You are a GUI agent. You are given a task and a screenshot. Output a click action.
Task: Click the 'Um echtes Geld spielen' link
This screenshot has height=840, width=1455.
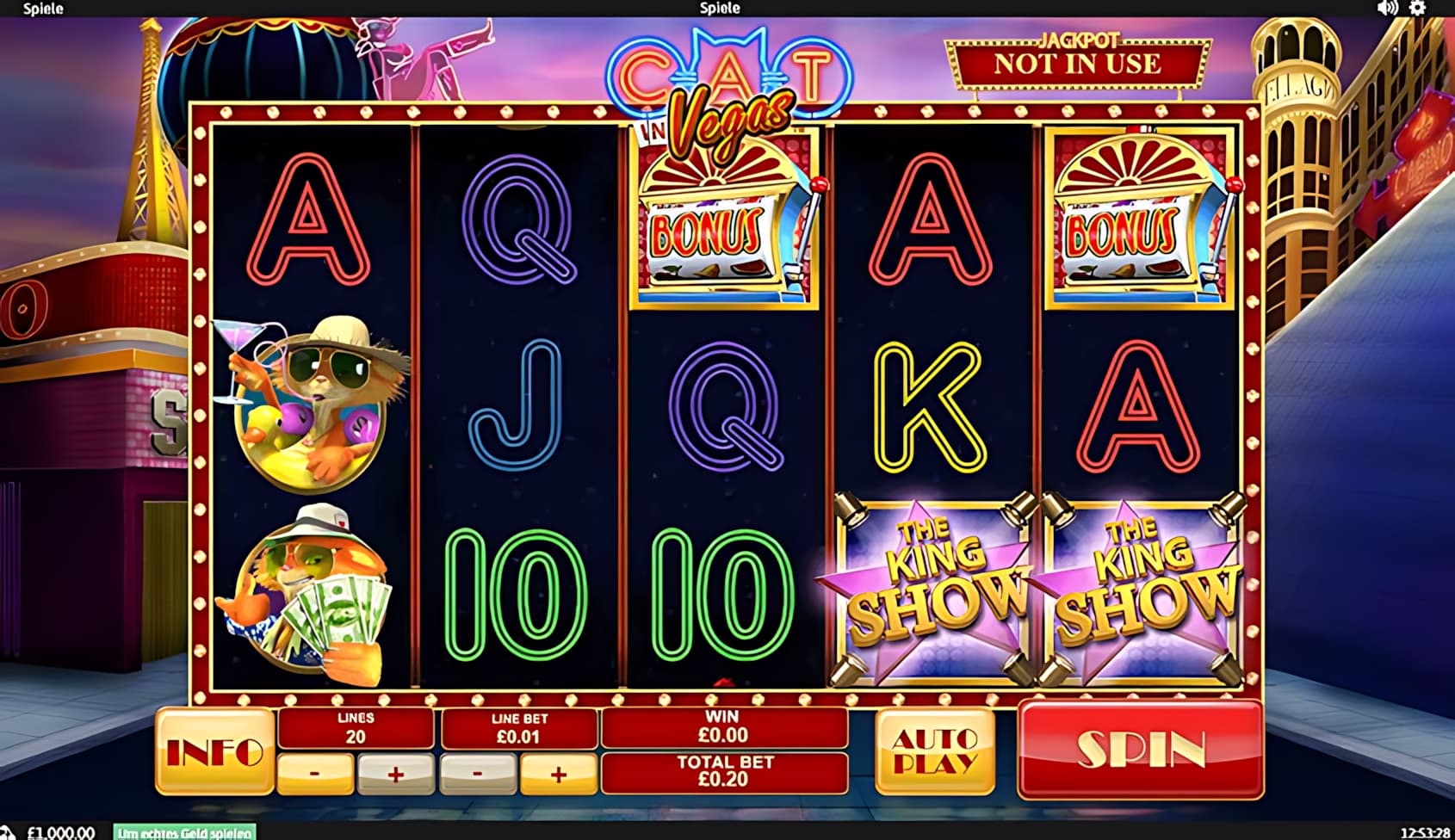[x=183, y=831]
